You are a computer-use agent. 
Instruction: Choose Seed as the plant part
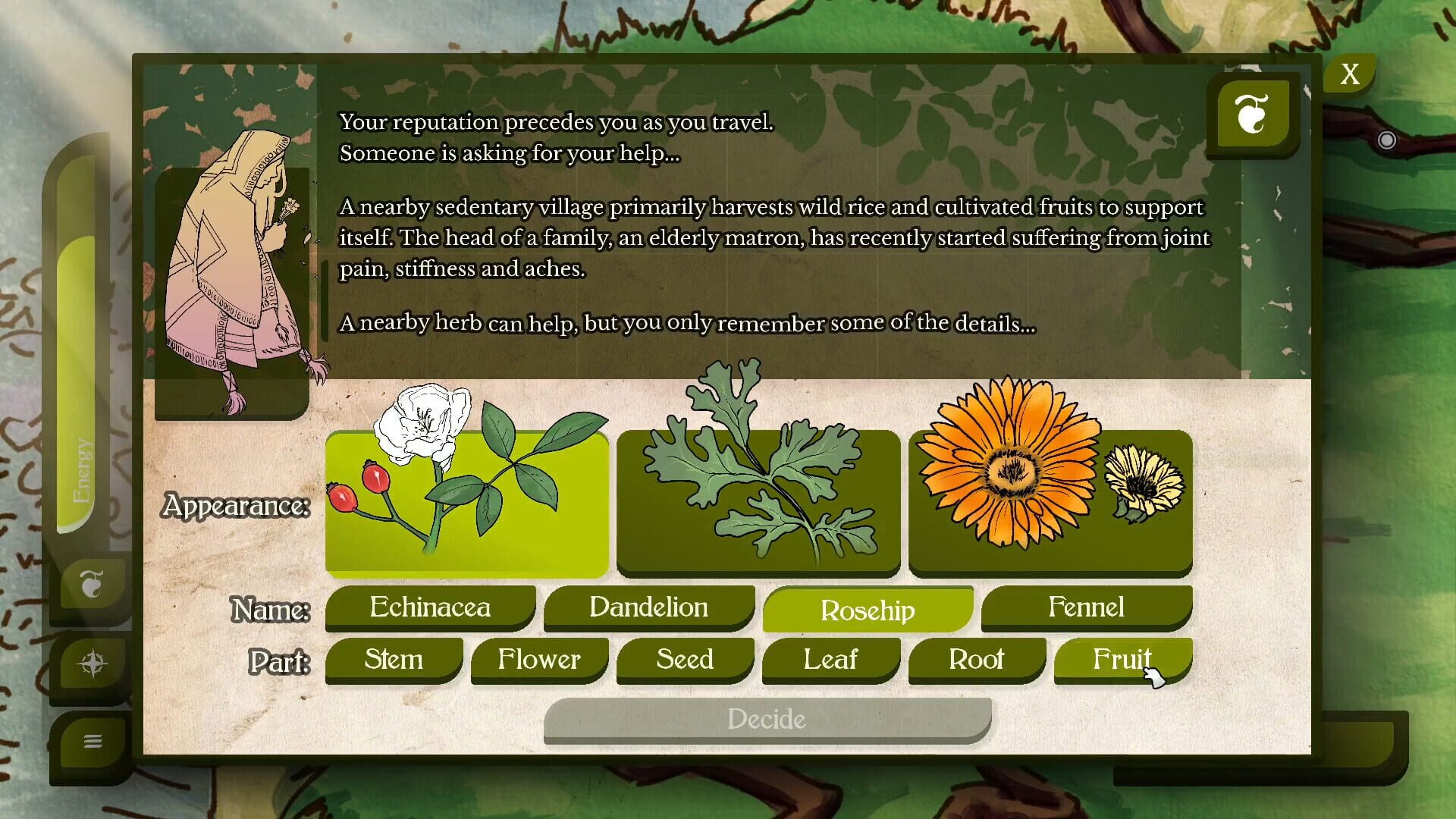685,660
